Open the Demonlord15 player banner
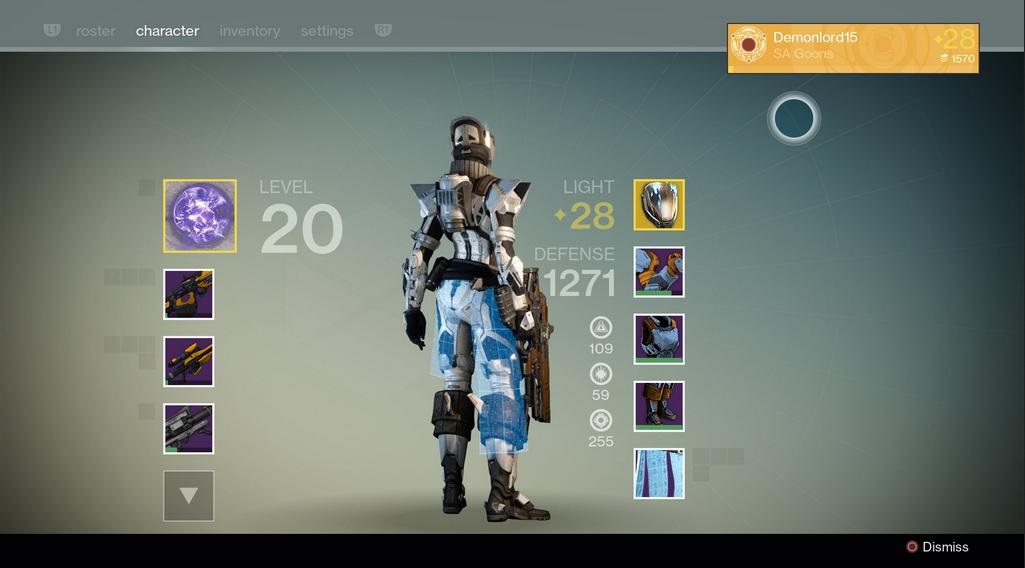1025x568 pixels. pos(852,48)
